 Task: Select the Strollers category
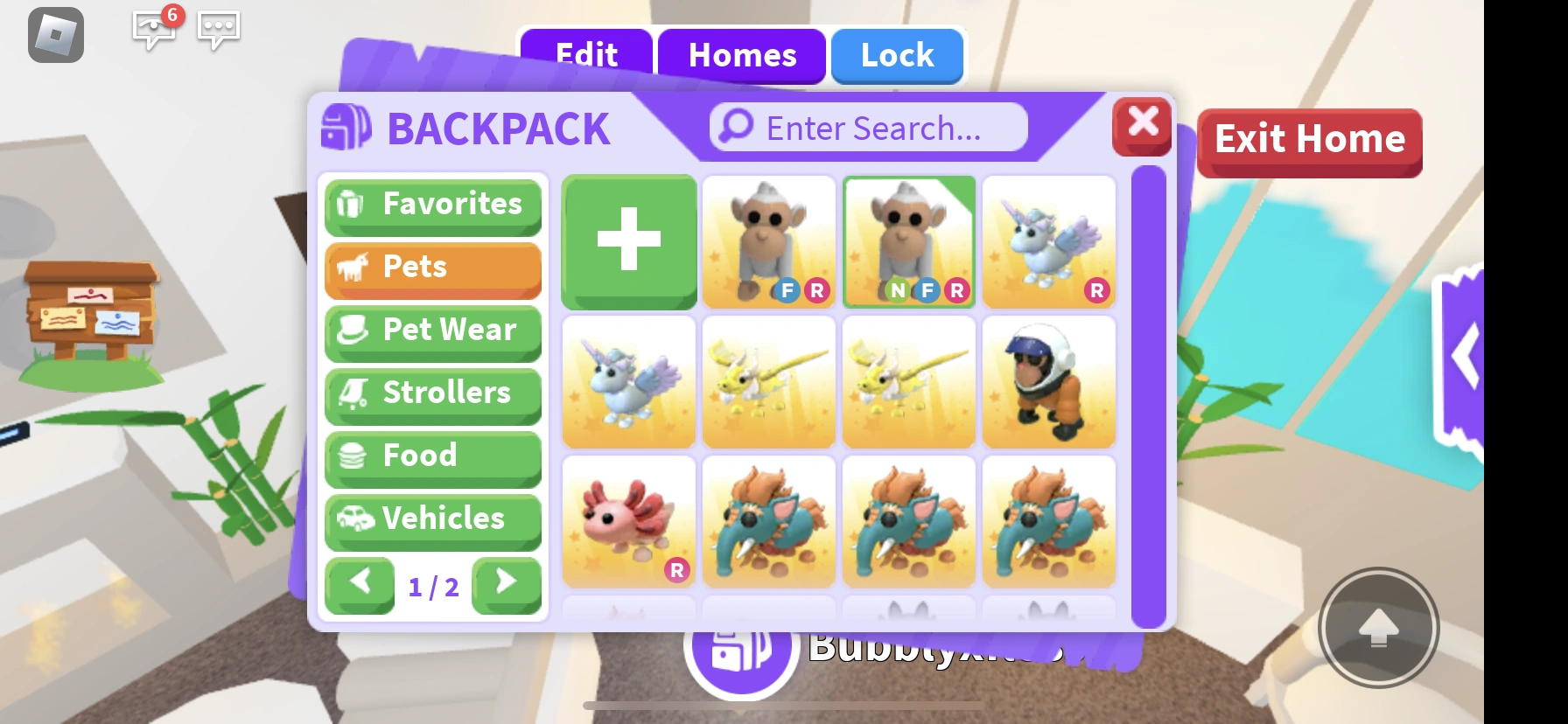[432, 394]
